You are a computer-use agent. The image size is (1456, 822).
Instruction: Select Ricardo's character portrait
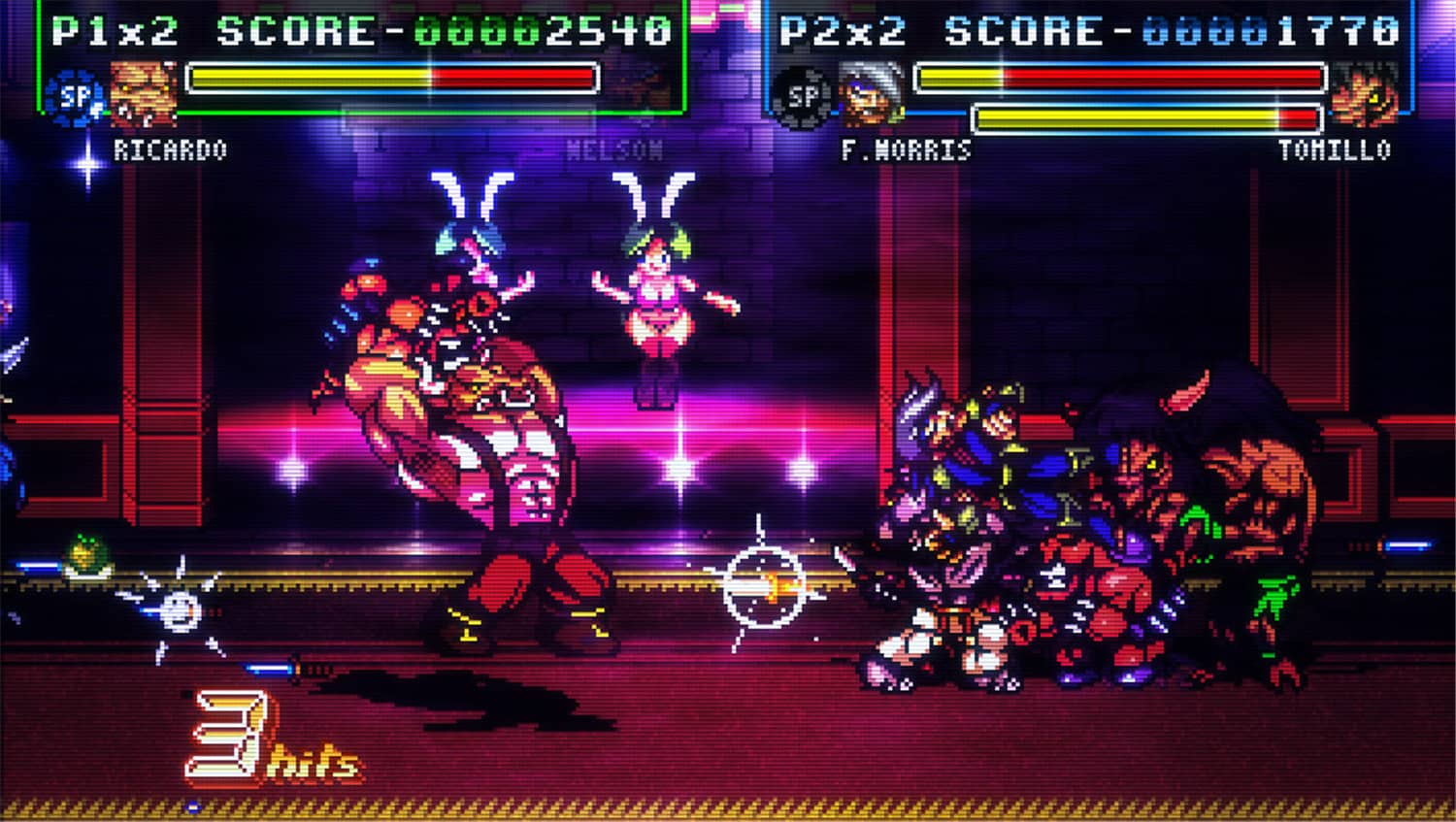point(144,90)
